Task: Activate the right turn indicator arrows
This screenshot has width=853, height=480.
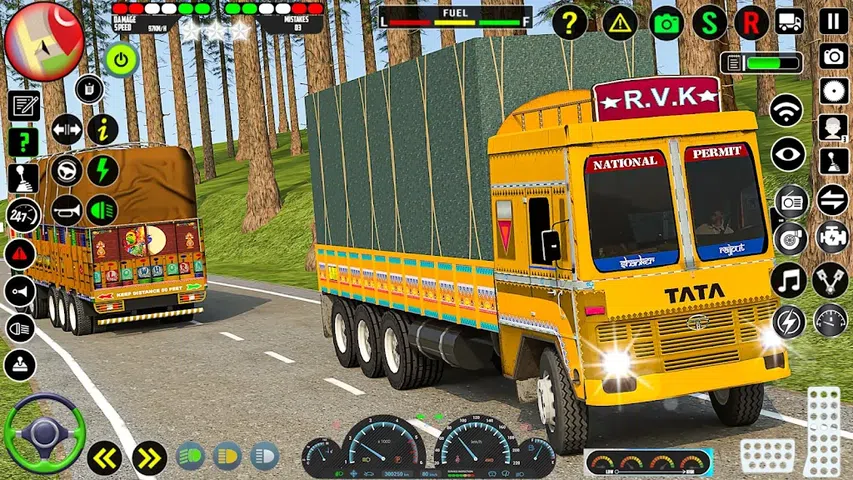Action: [149, 457]
